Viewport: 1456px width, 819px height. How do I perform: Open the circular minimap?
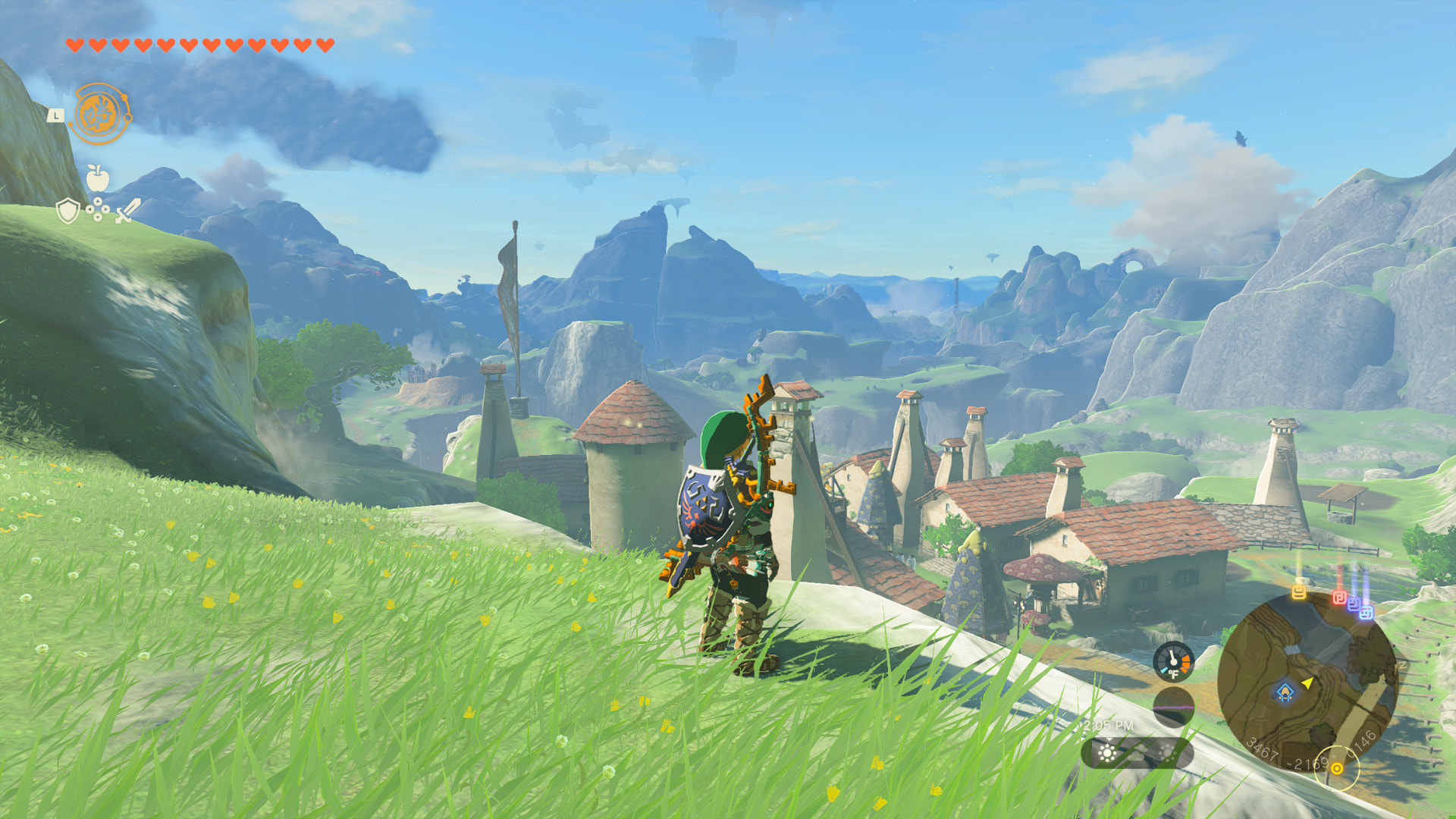[1307, 682]
